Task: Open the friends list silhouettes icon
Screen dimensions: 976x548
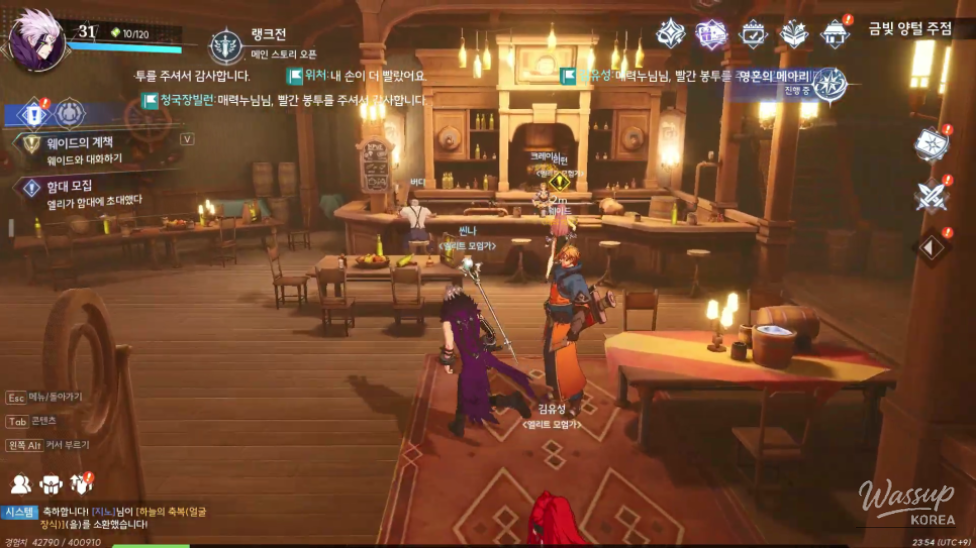Action: (x=21, y=485)
